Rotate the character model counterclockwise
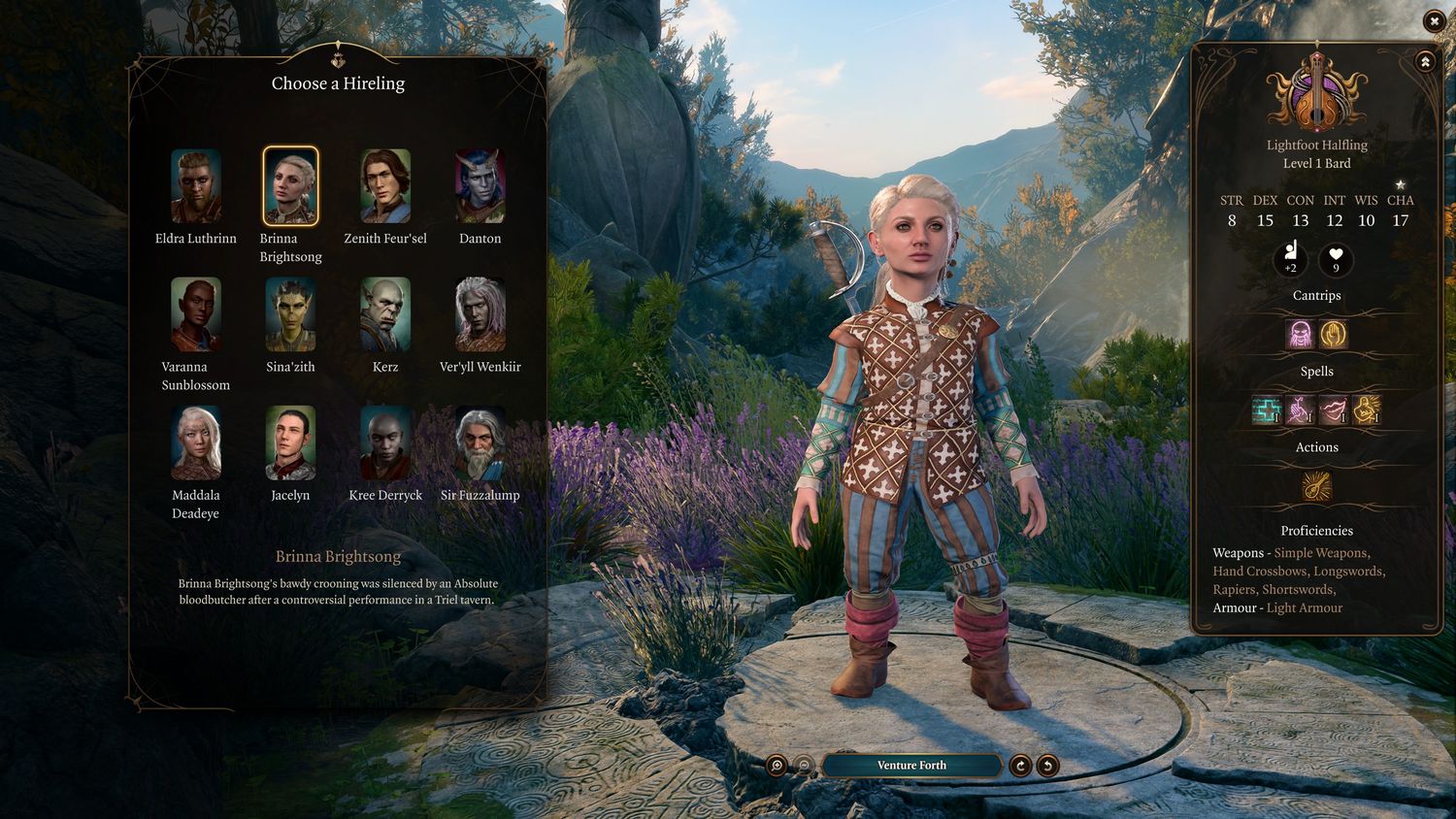Screen dimensions: 1456x819 coord(1047,766)
